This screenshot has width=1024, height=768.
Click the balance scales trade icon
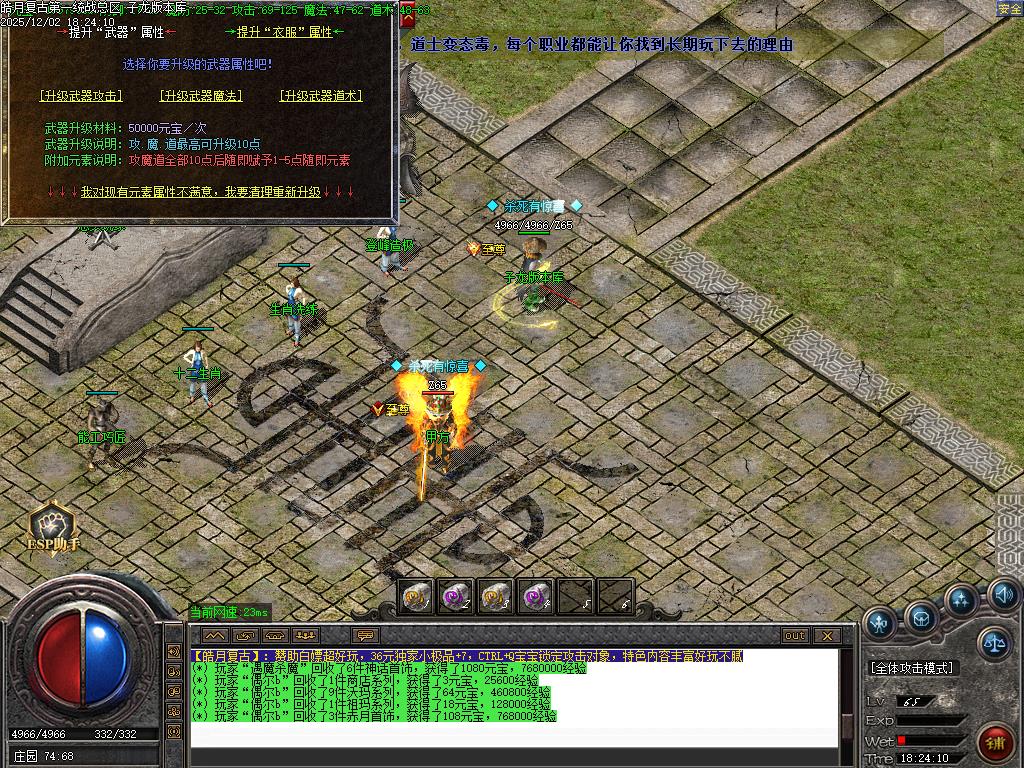993,643
